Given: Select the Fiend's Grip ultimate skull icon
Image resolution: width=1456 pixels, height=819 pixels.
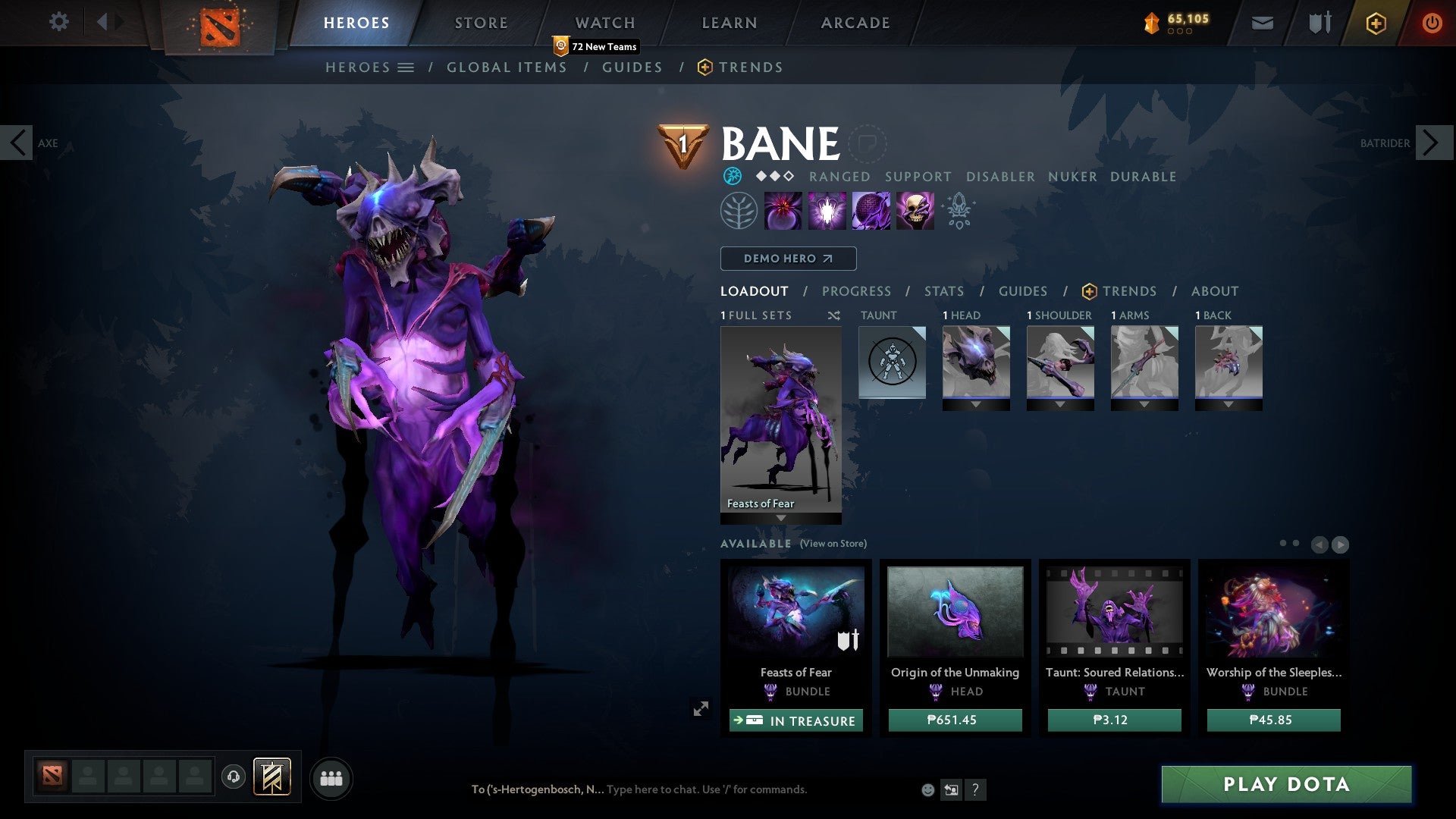Looking at the screenshot, I should 914,210.
